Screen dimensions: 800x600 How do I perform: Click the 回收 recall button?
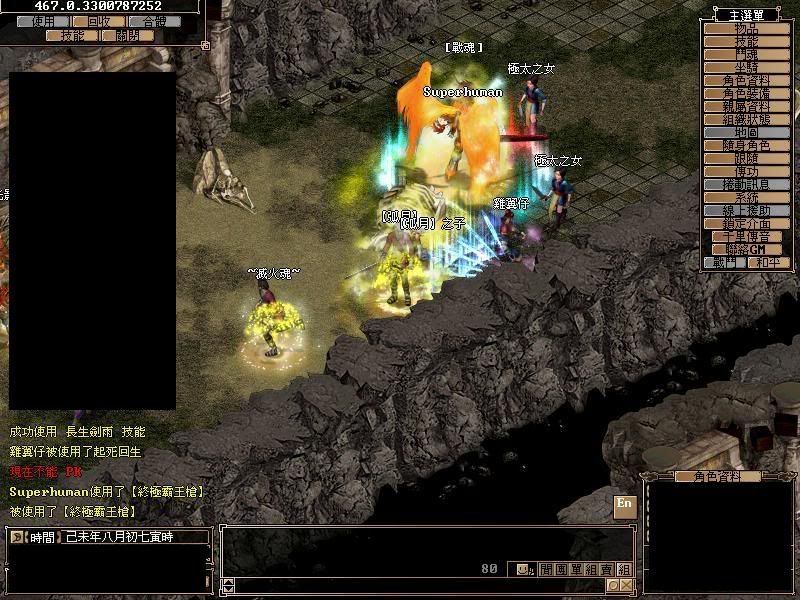100,20
